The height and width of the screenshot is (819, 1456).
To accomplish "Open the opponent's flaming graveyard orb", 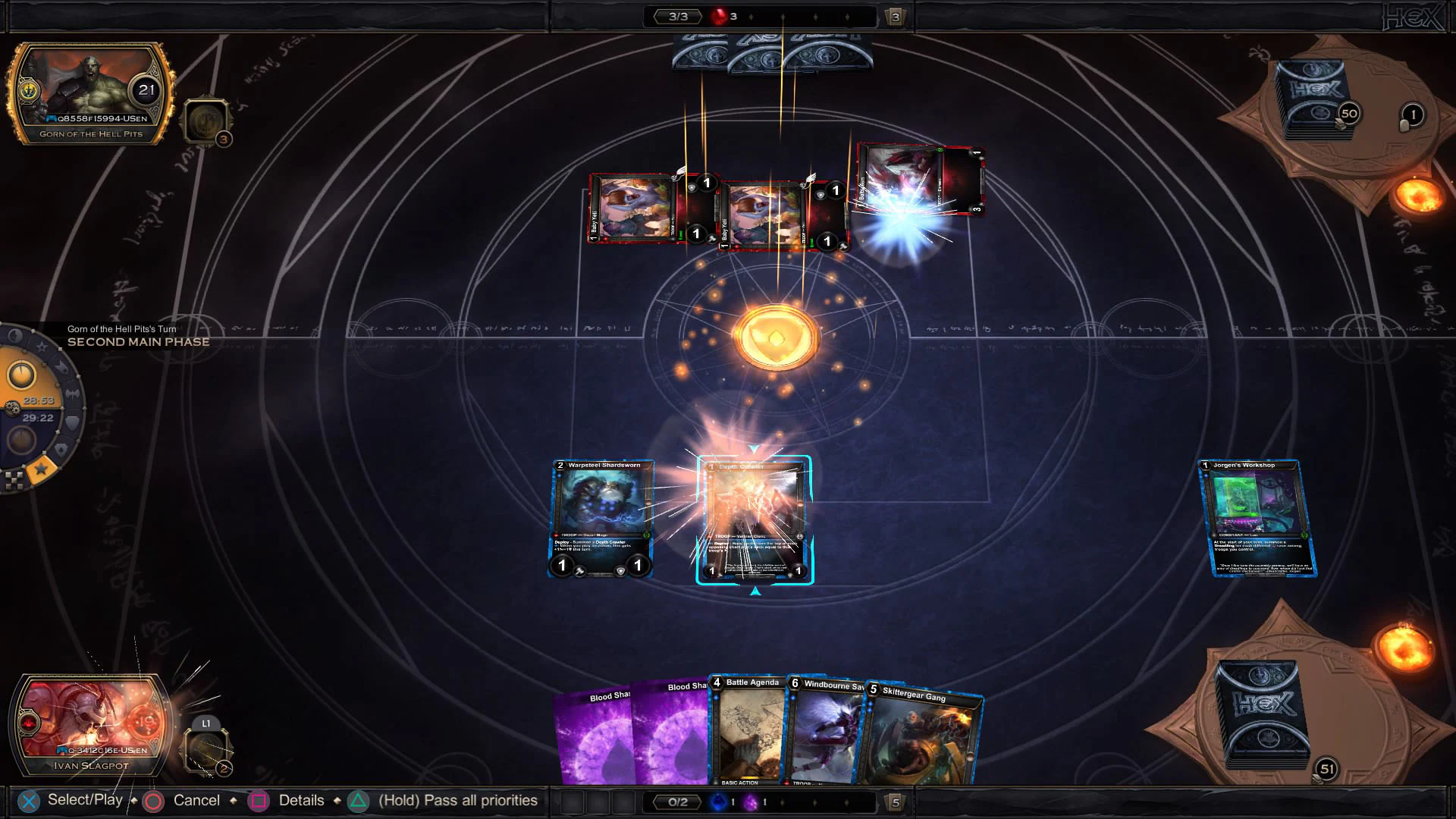I will (1416, 196).
